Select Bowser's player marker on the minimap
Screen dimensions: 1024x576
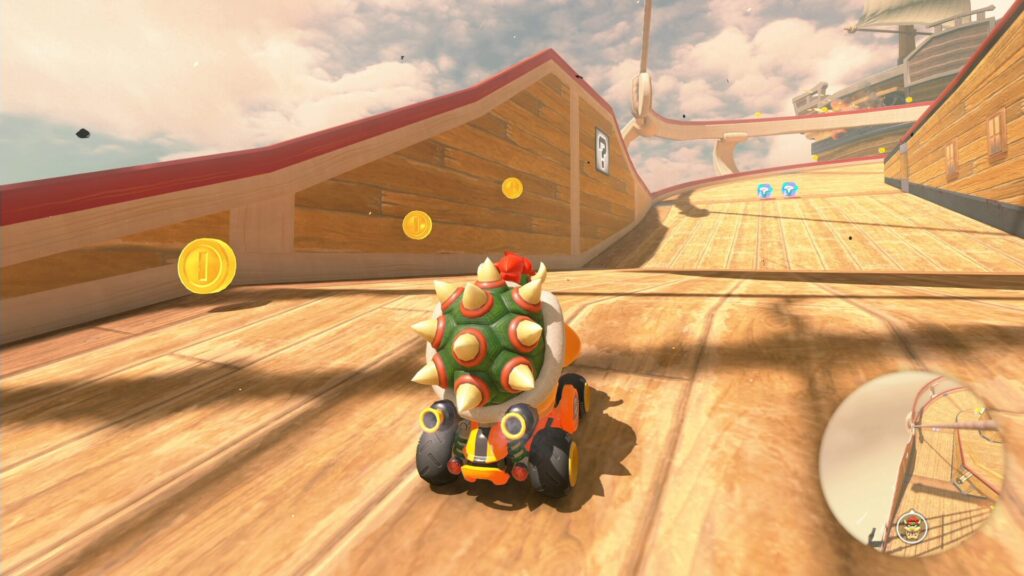[x=911, y=525]
